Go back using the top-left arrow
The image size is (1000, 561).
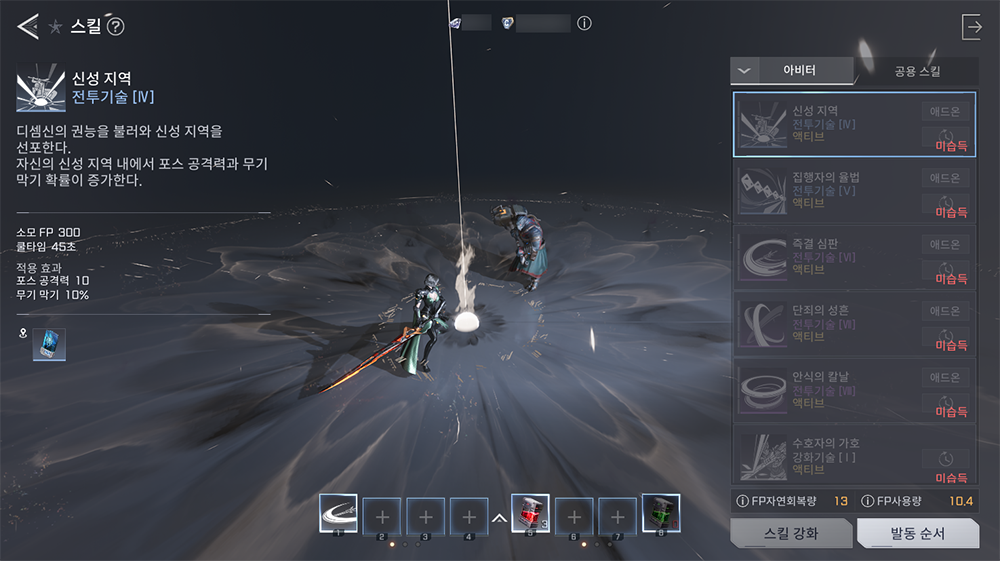pyautogui.click(x=27, y=27)
